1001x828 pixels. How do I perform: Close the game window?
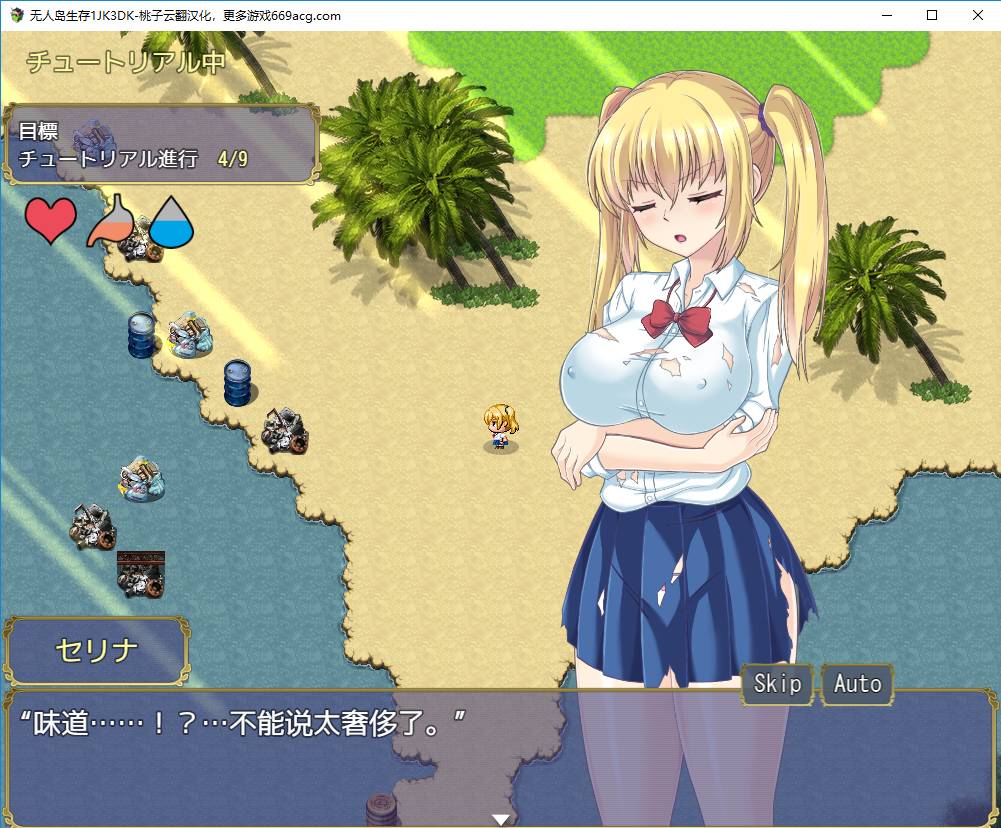tap(977, 15)
